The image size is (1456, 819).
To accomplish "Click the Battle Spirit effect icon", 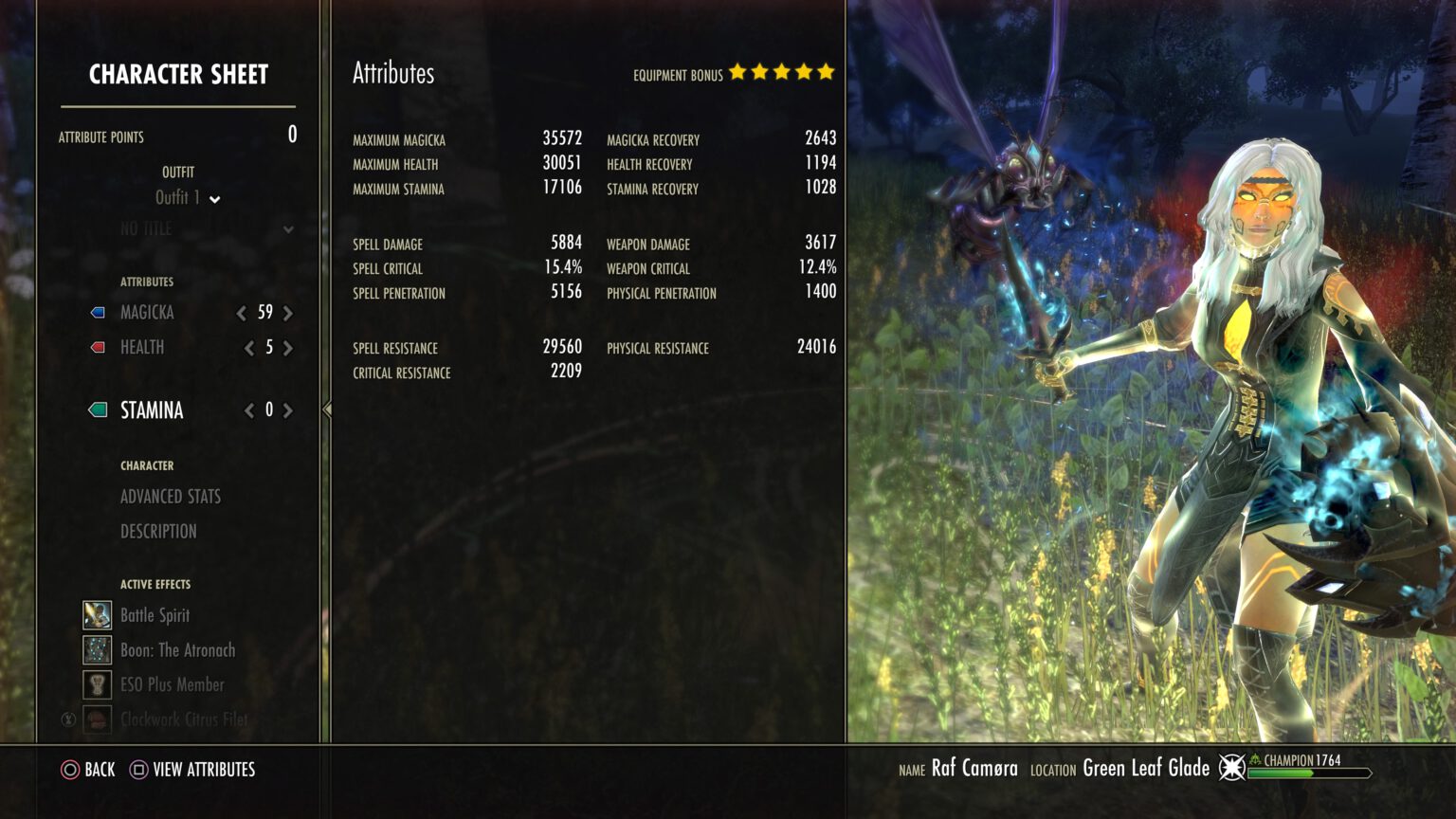I will 96,614.
